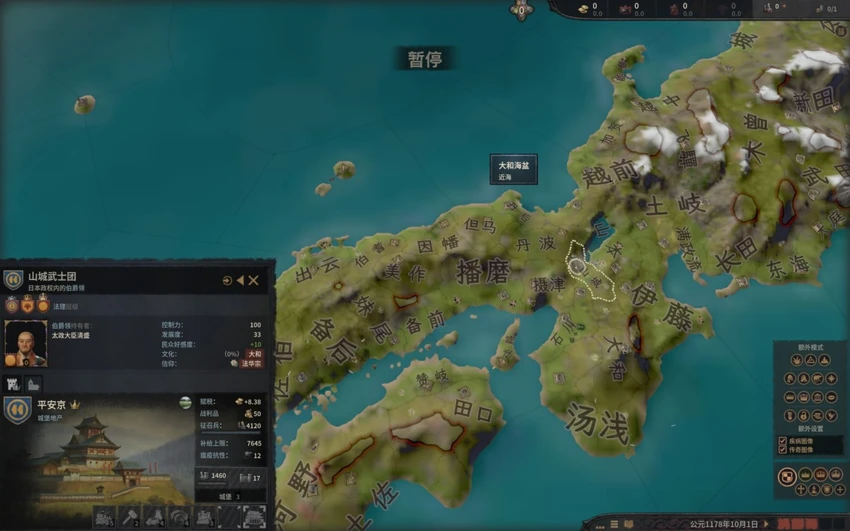This screenshot has width=850, height=531.
Task: Open the hamburger menu in the bottom bar
Action: click(615, 523)
